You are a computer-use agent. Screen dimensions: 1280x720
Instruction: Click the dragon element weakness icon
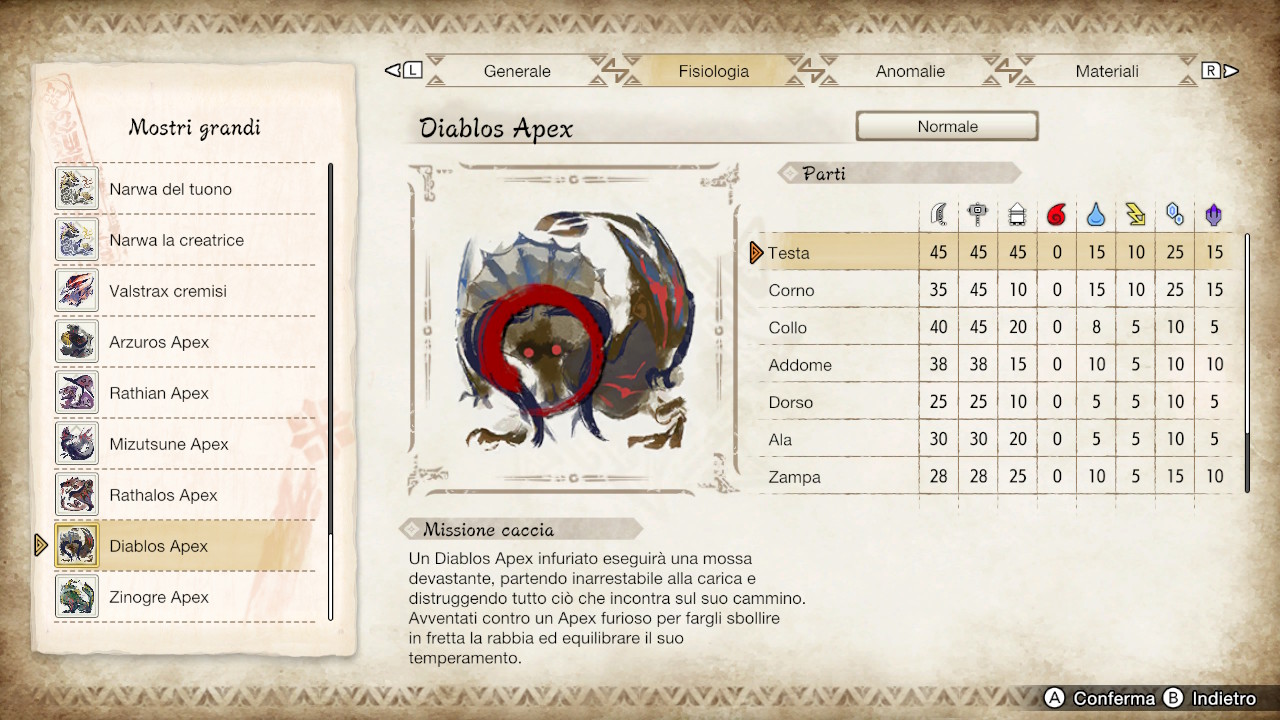pyautogui.click(x=1214, y=213)
